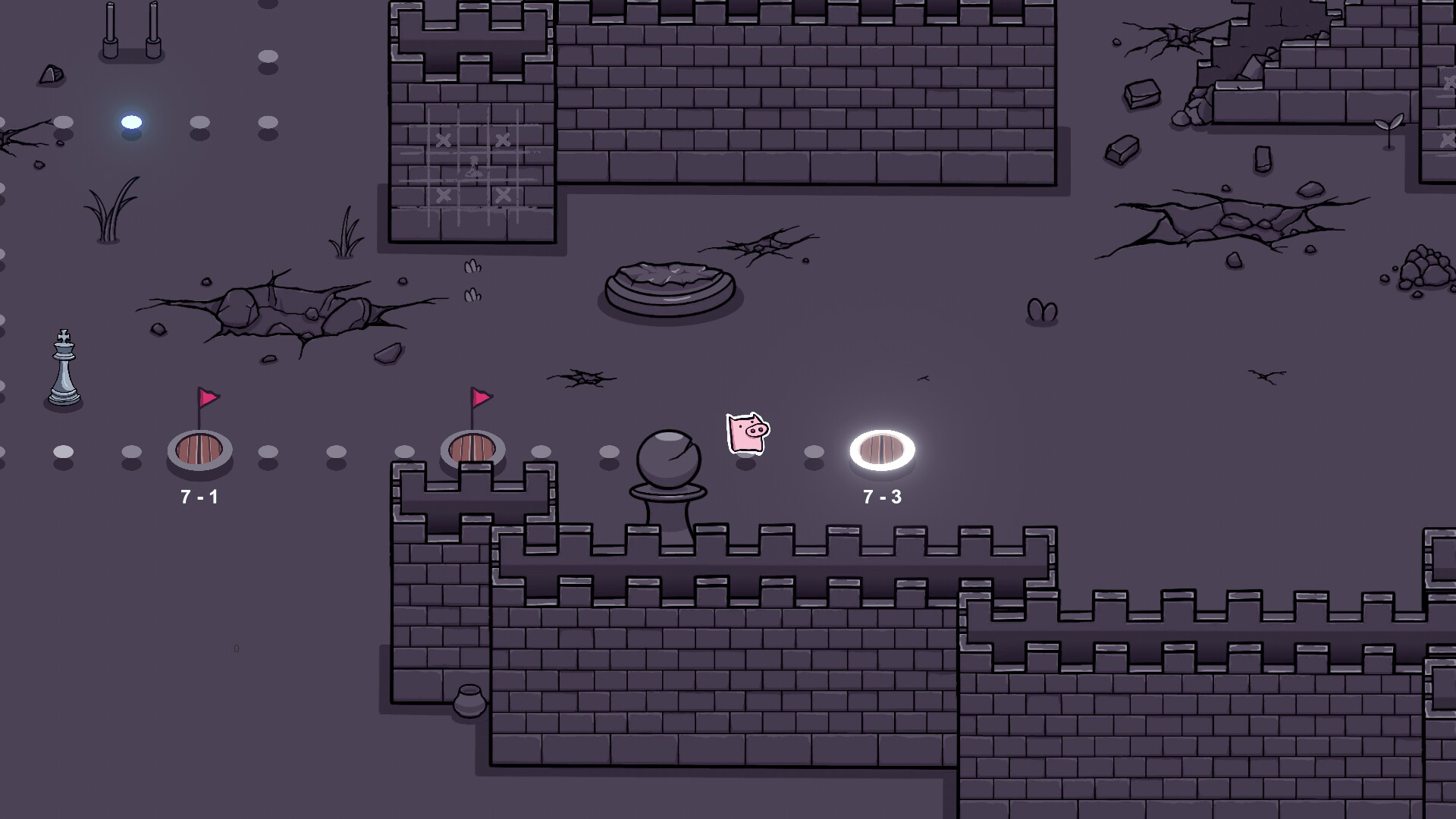The height and width of the screenshot is (819, 1456).
Task: Select the pink pig character
Action: point(747,434)
